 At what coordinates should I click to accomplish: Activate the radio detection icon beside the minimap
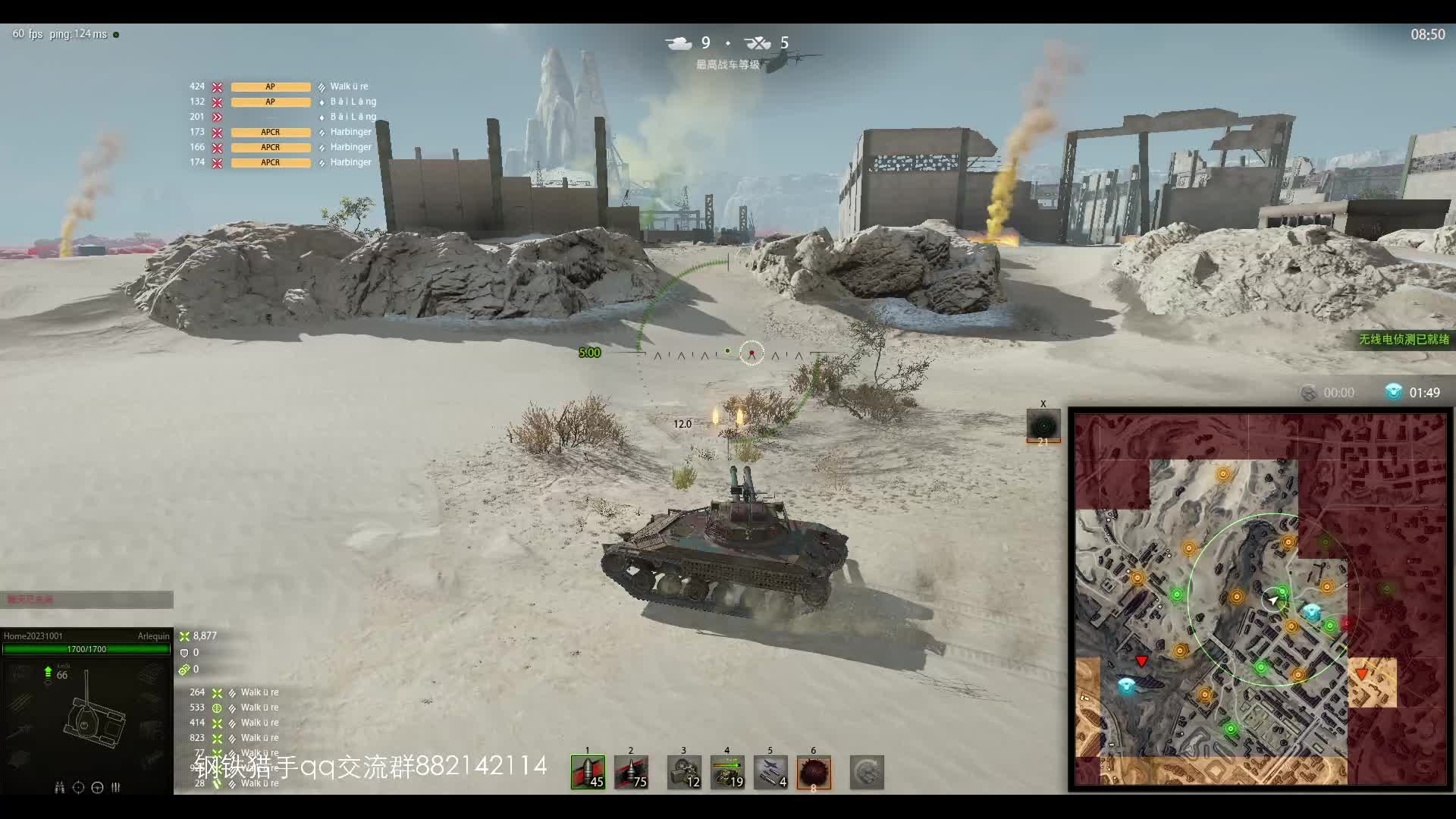[x=1043, y=425]
